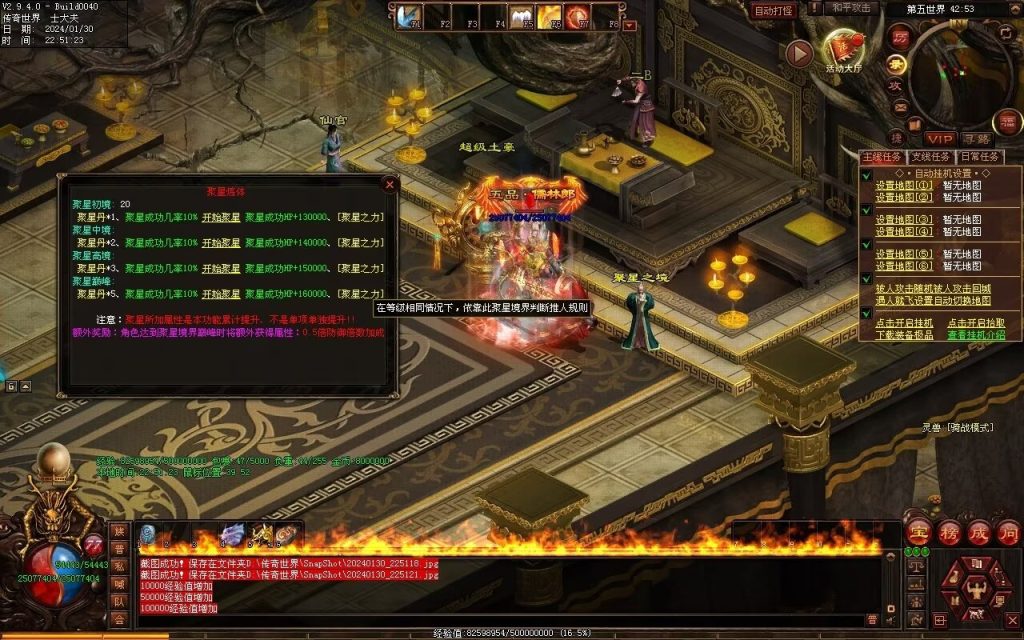Toggle the 自动打怪 auto-fight button
Screen dimensions: 1024x640
click(x=773, y=11)
